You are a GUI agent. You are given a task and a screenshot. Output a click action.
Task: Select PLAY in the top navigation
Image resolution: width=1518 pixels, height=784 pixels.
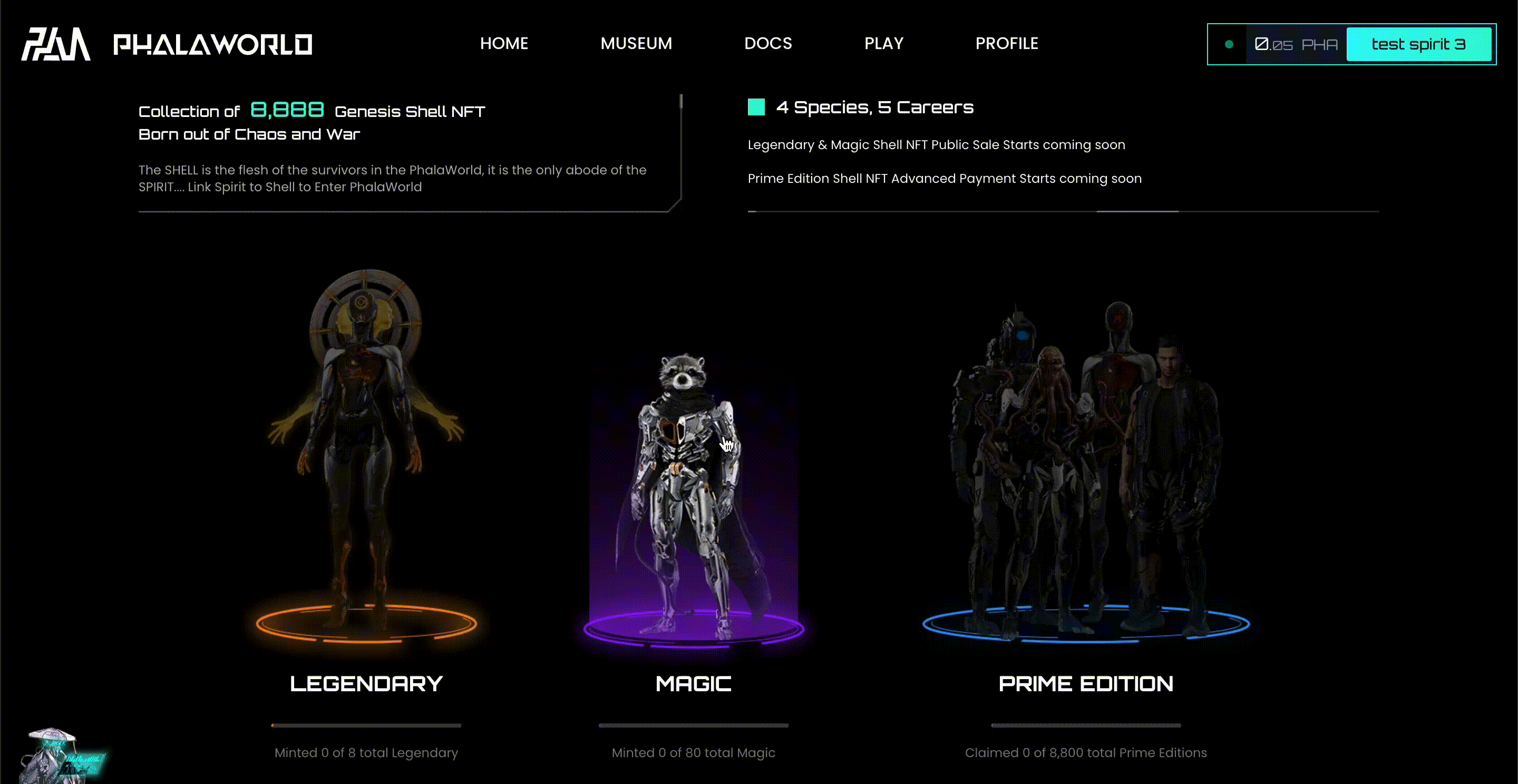(x=883, y=44)
